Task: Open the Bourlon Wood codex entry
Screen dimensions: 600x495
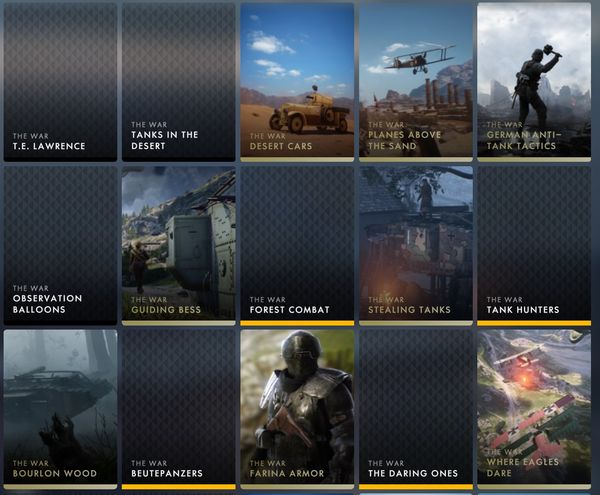Action: 60,408
